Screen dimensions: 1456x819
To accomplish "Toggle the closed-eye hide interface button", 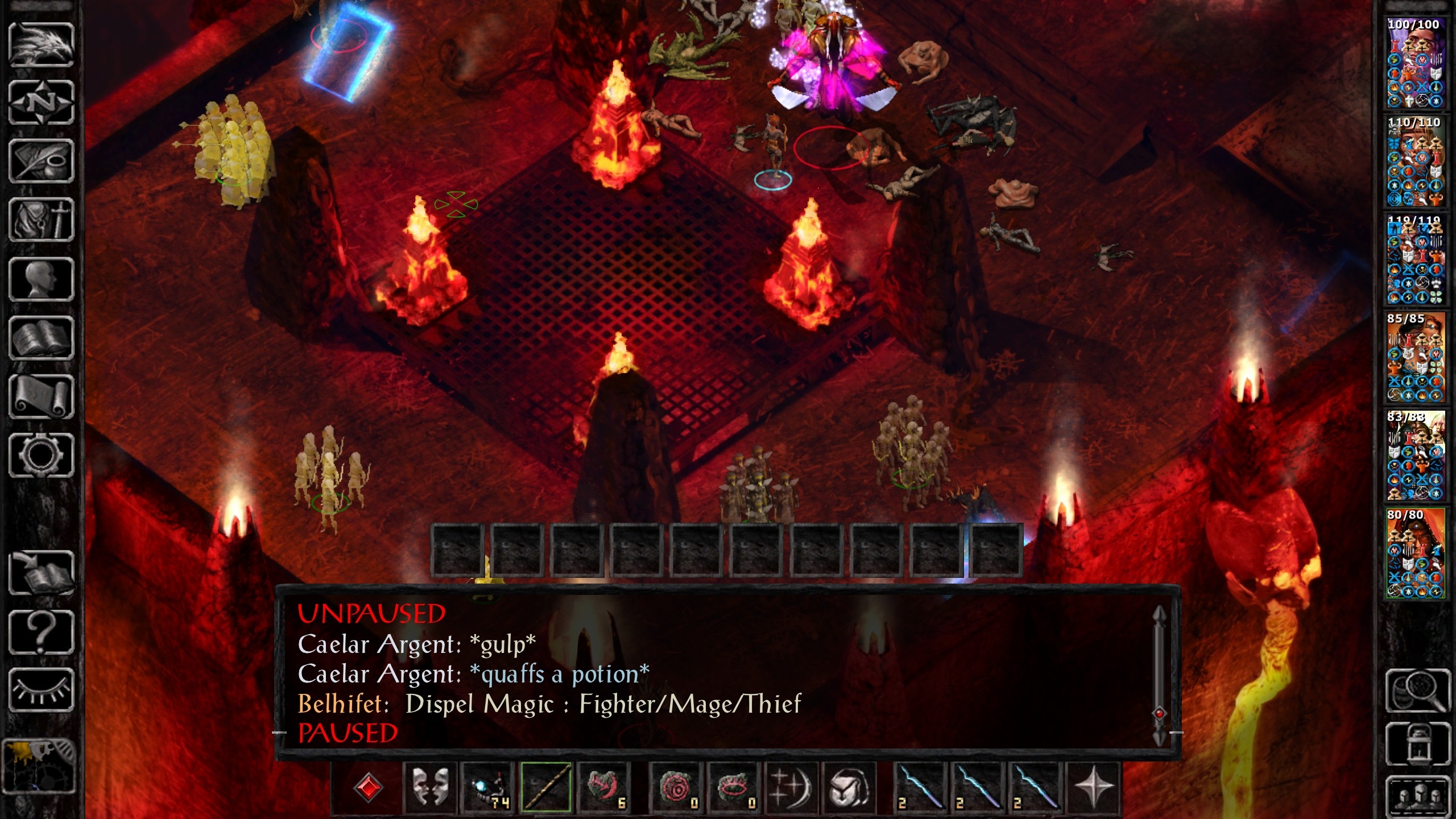I will (x=41, y=690).
